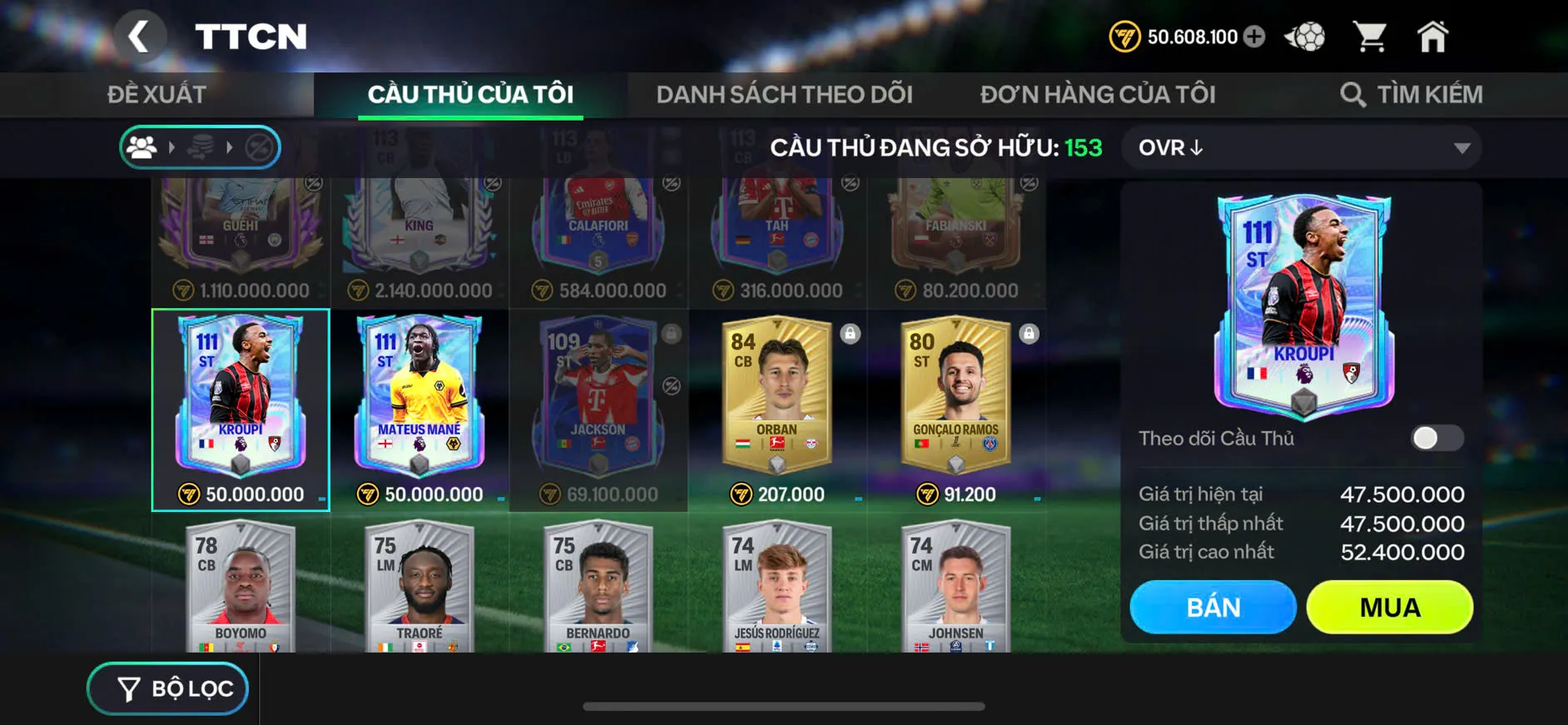1568x725 pixels.
Task: Expand the arrow after the coins filter
Action: coord(231,147)
